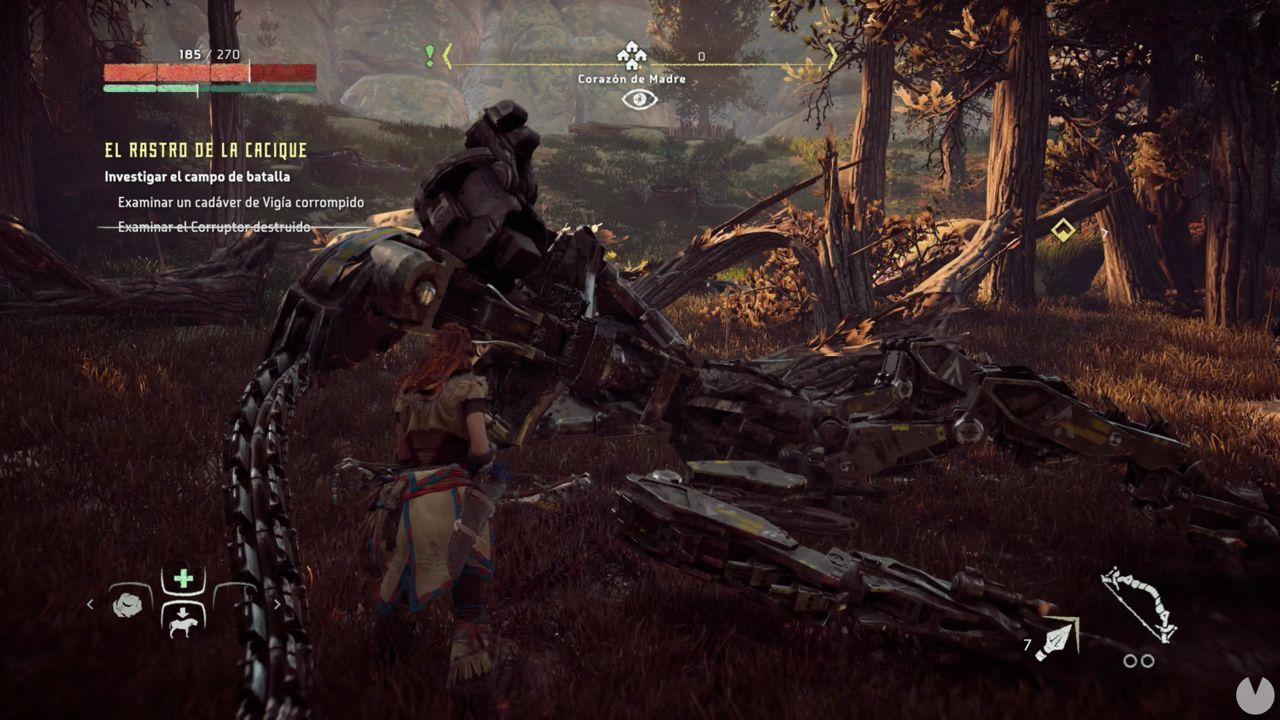1280x720 pixels.
Task: Click the left arrow of the item wheel
Action: tap(90, 604)
